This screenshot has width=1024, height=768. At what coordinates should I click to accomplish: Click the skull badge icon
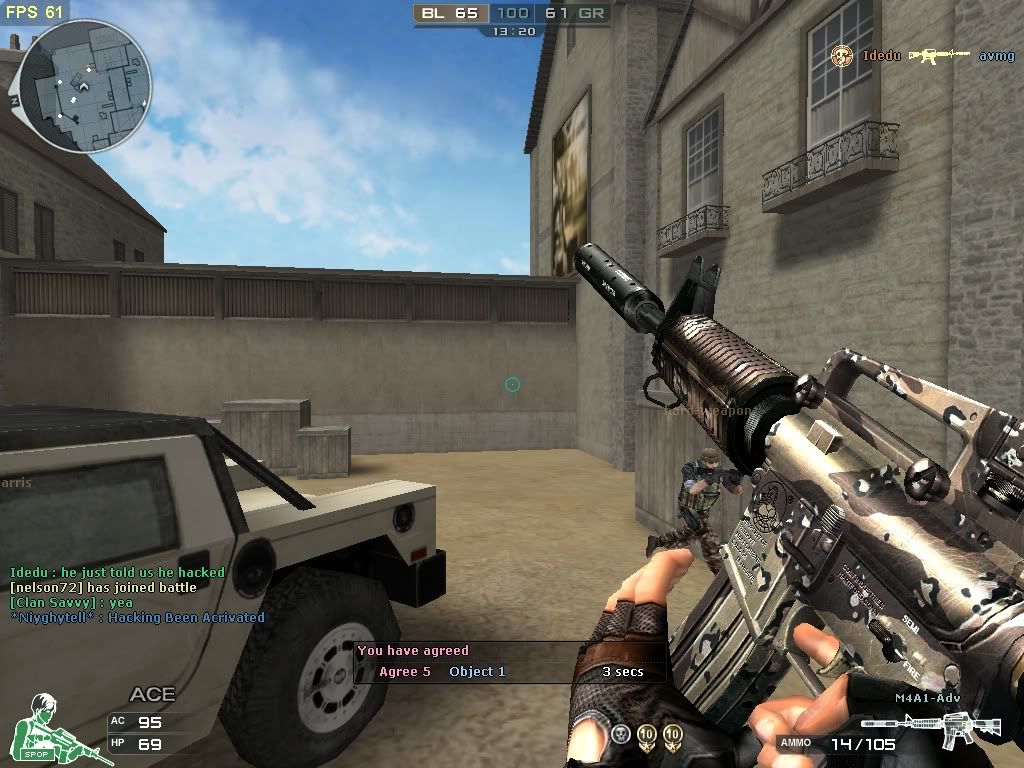[620, 735]
